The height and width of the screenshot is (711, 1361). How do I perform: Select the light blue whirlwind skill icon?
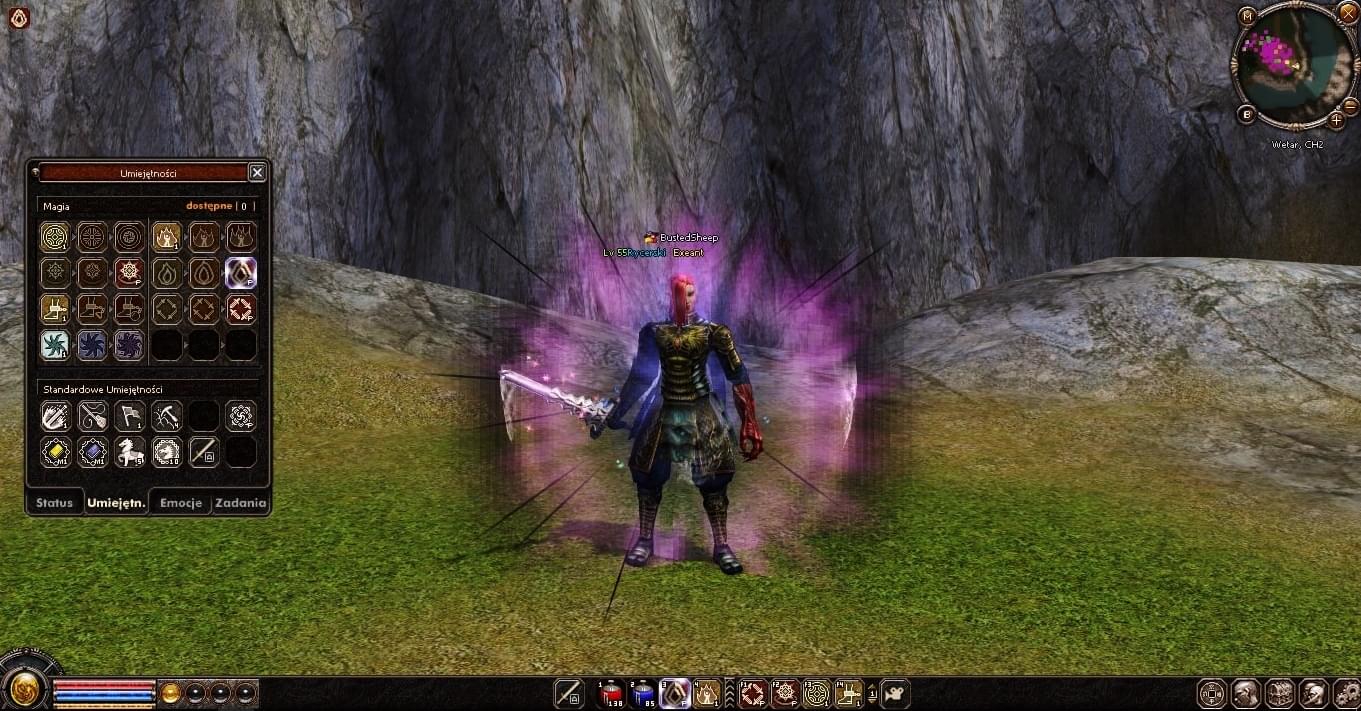pyautogui.click(x=55, y=345)
